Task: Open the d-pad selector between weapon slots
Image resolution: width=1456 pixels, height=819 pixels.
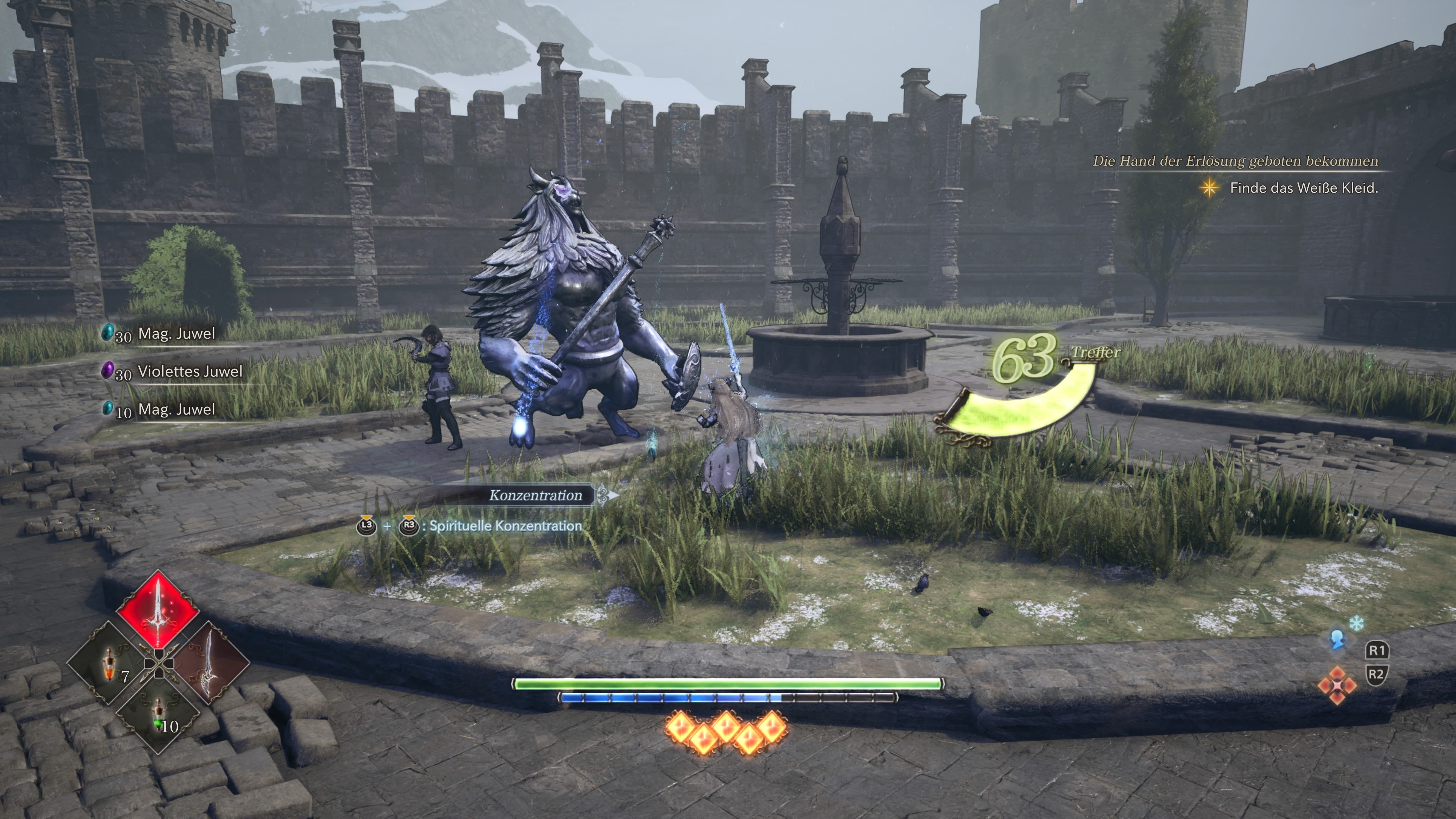Action: pyautogui.click(x=159, y=665)
